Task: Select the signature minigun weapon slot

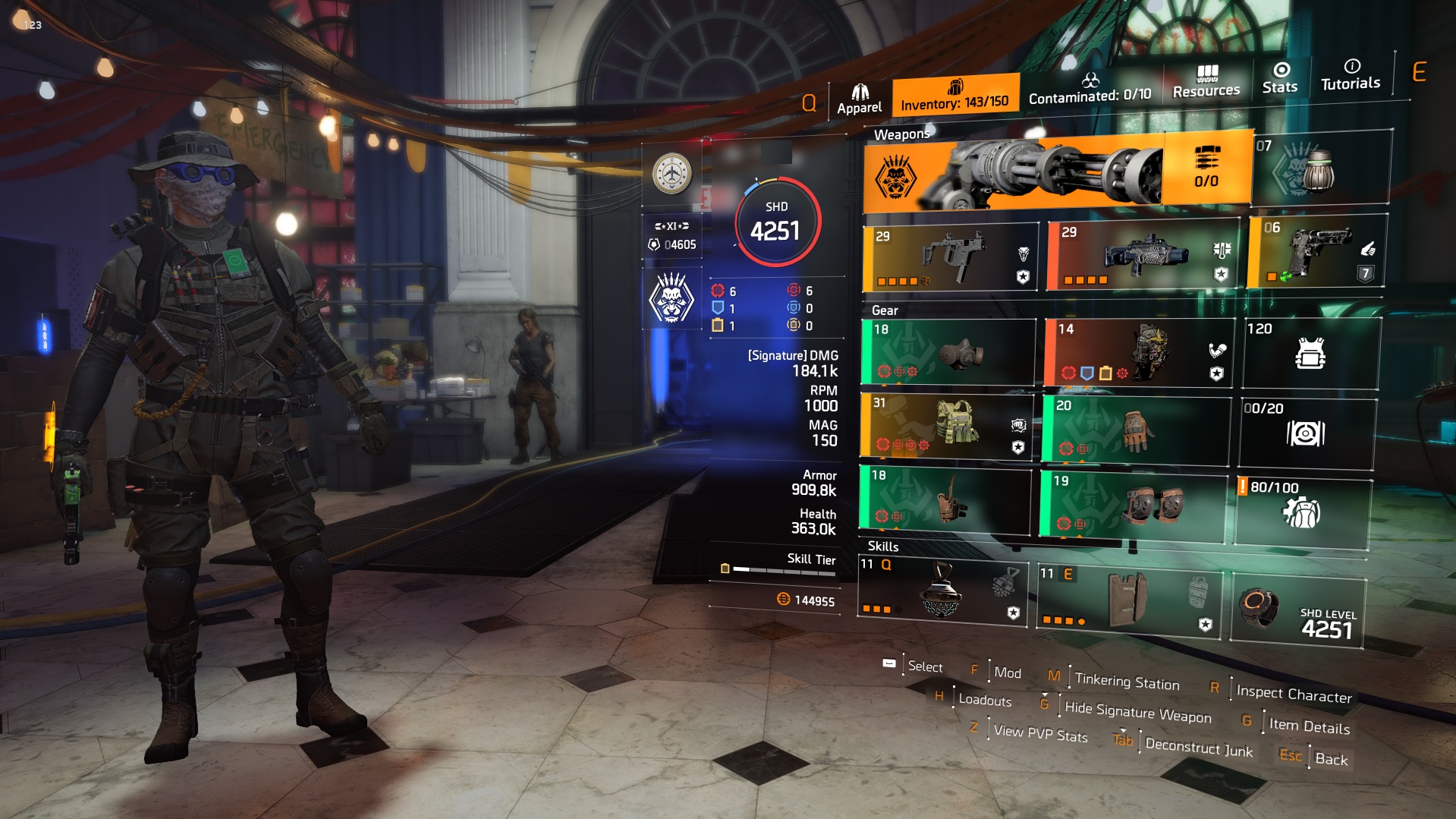Action: pos(1055,175)
